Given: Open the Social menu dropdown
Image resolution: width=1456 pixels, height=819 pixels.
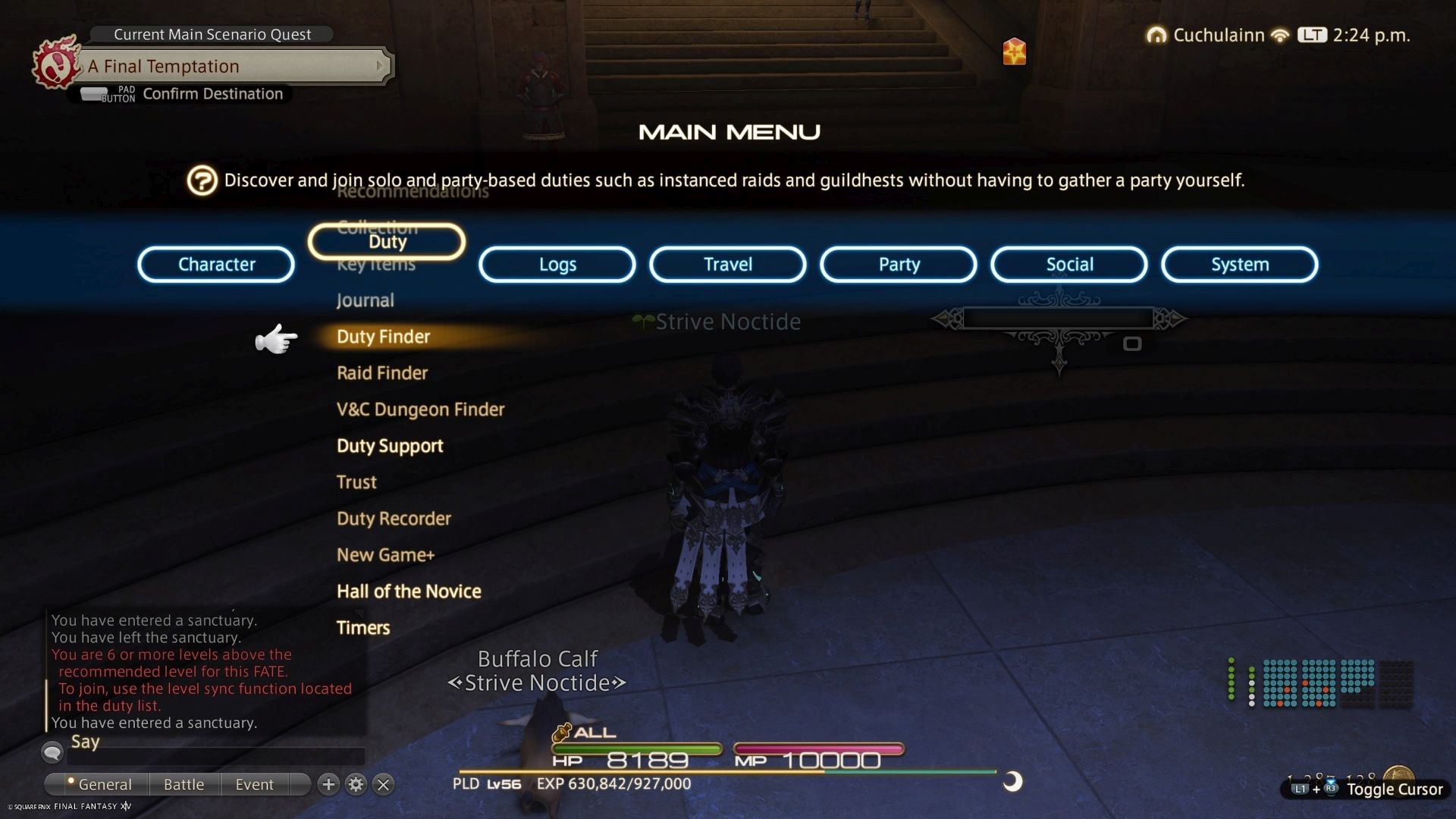Looking at the screenshot, I should pos(1068,264).
